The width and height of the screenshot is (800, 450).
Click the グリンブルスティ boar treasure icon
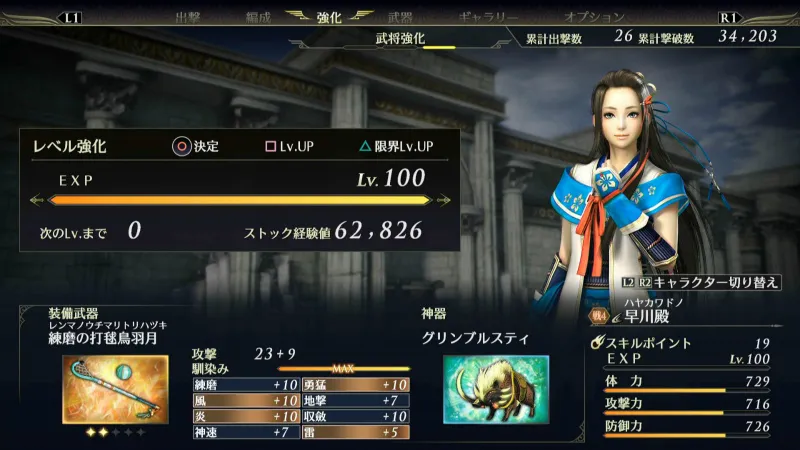495,390
